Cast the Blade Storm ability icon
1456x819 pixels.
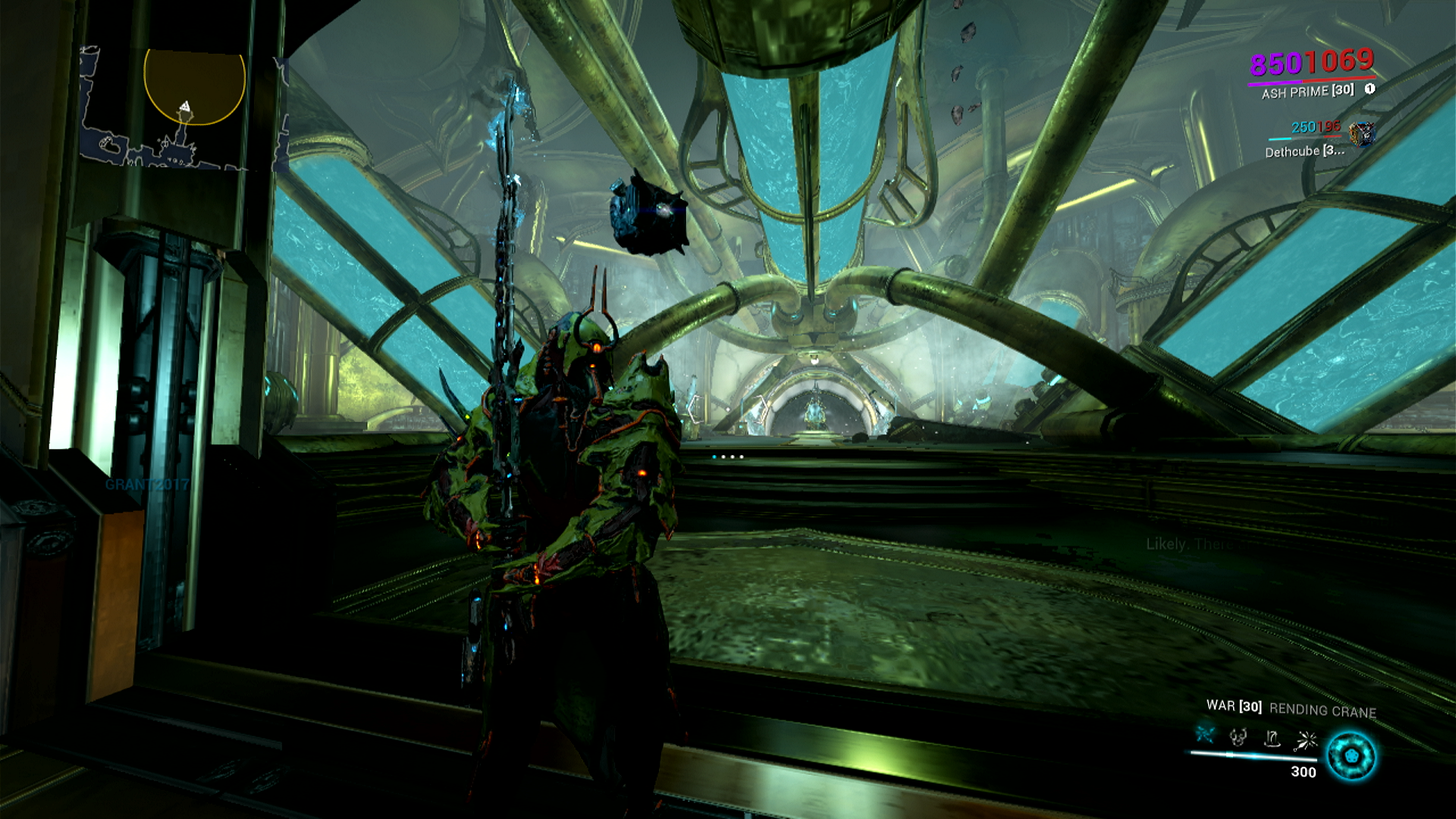coord(1307,739)
